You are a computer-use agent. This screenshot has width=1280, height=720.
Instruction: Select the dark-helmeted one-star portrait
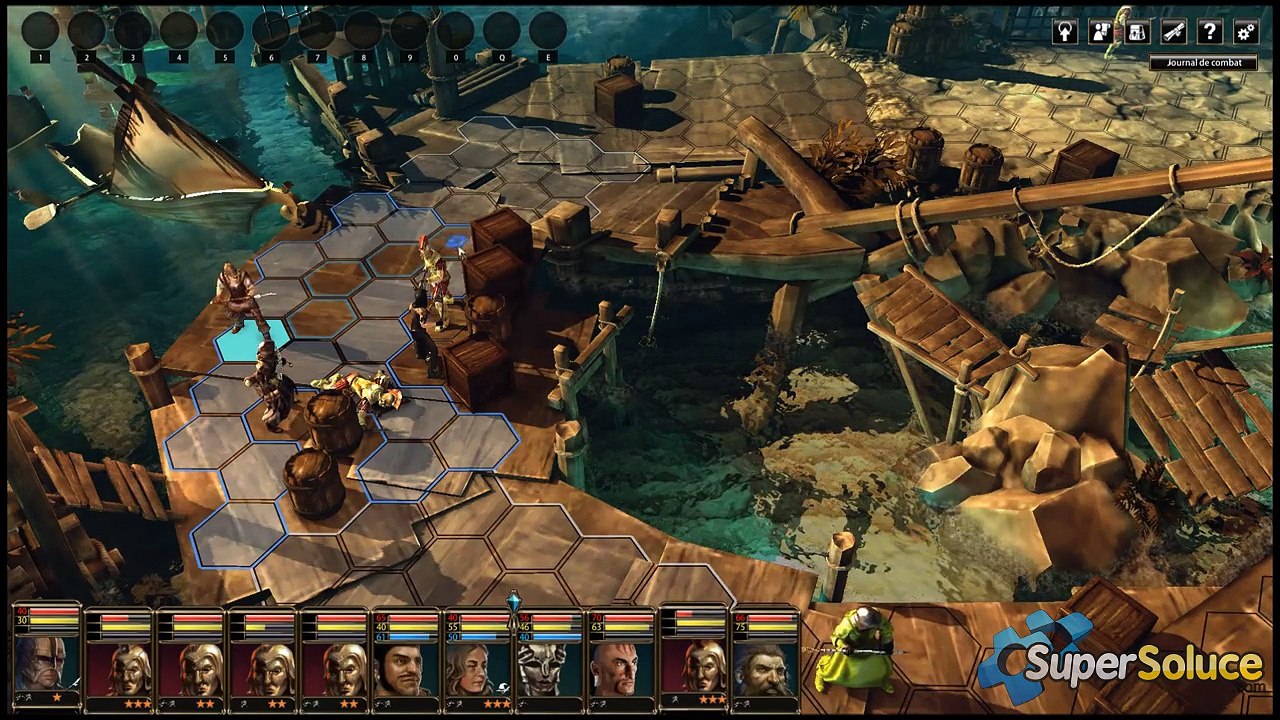[46, 662]
